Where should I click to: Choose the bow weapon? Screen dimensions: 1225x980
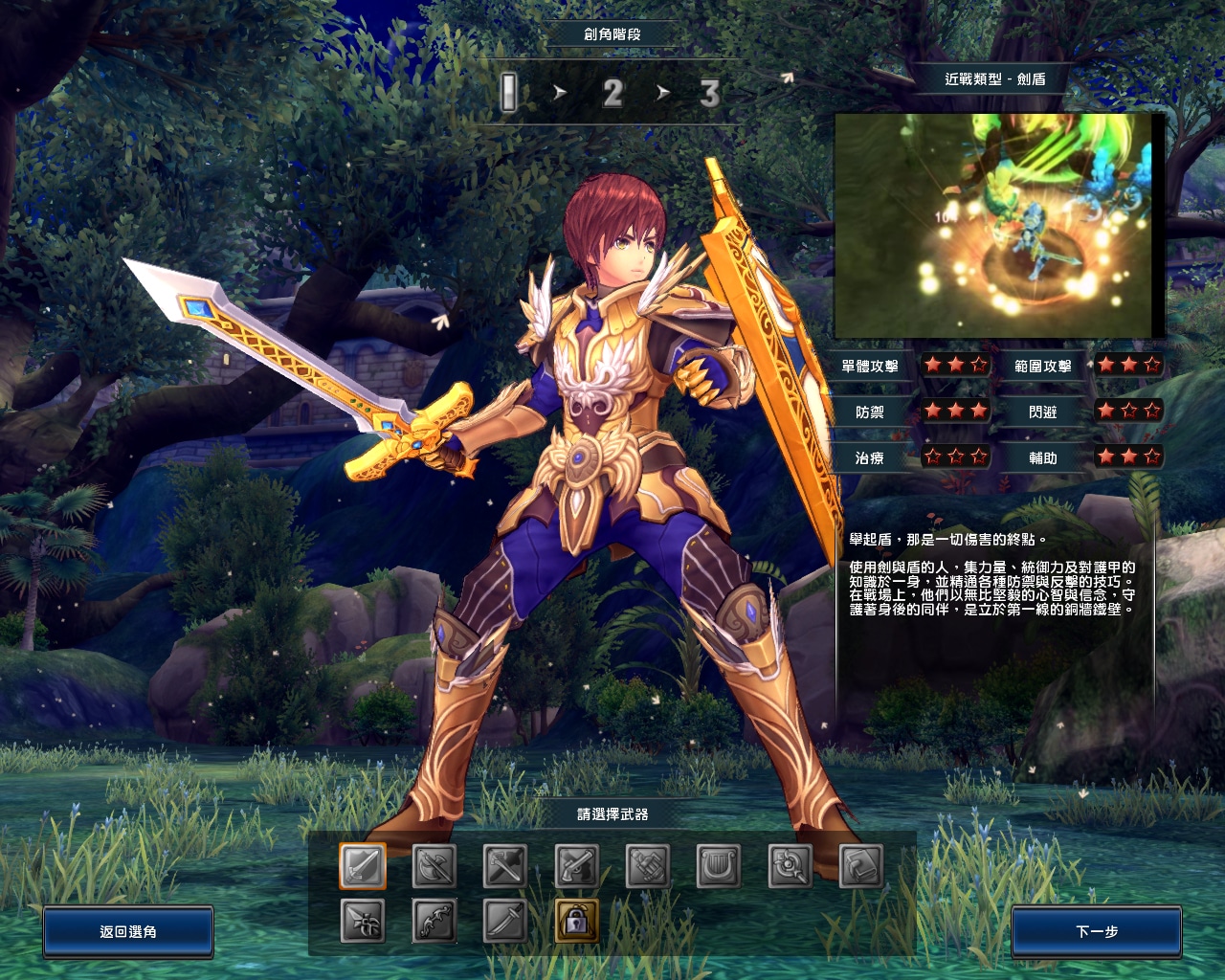tap(434, 922)
